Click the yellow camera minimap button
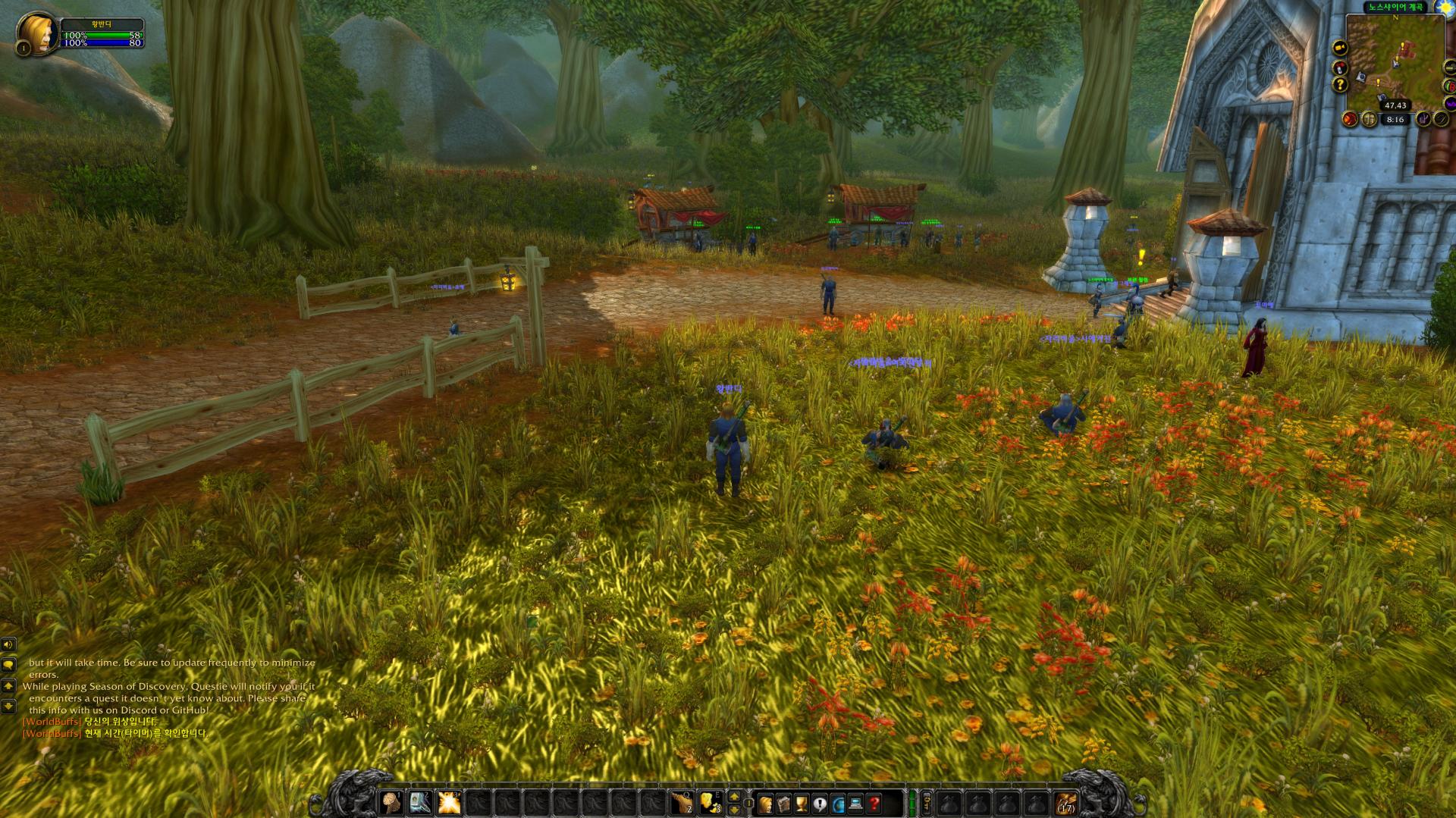This screenshot has height=818, width=1456. (1341, 49)
